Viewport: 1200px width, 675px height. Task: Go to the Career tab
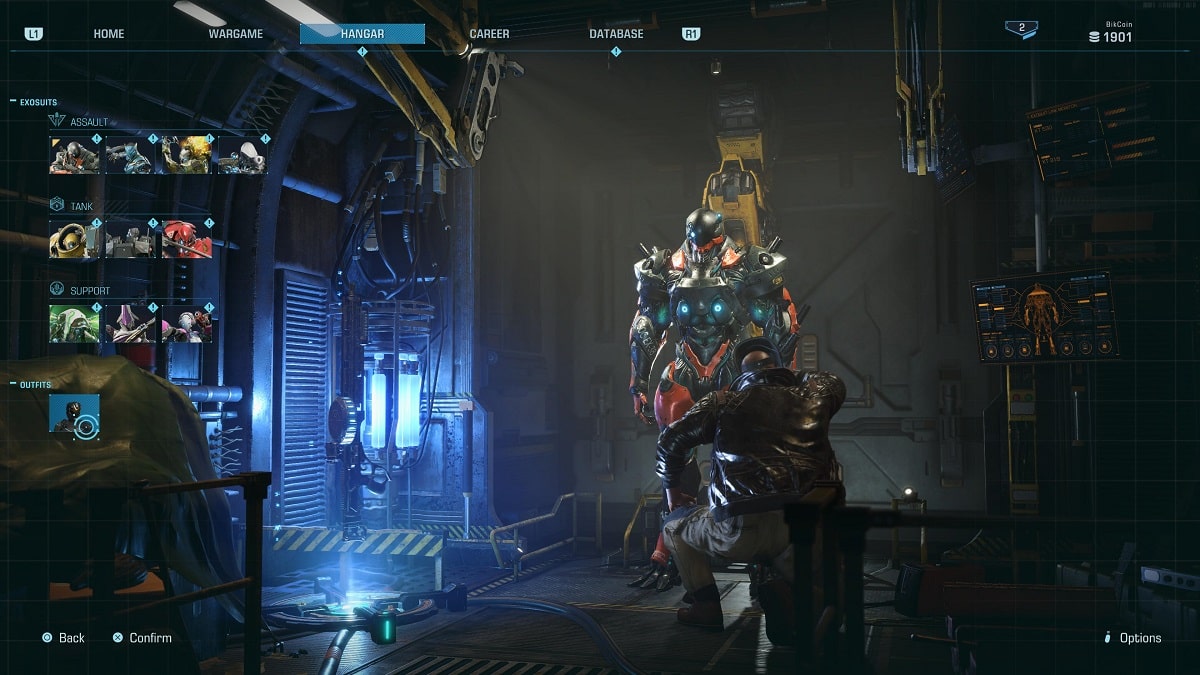click(x=489, y=34)
